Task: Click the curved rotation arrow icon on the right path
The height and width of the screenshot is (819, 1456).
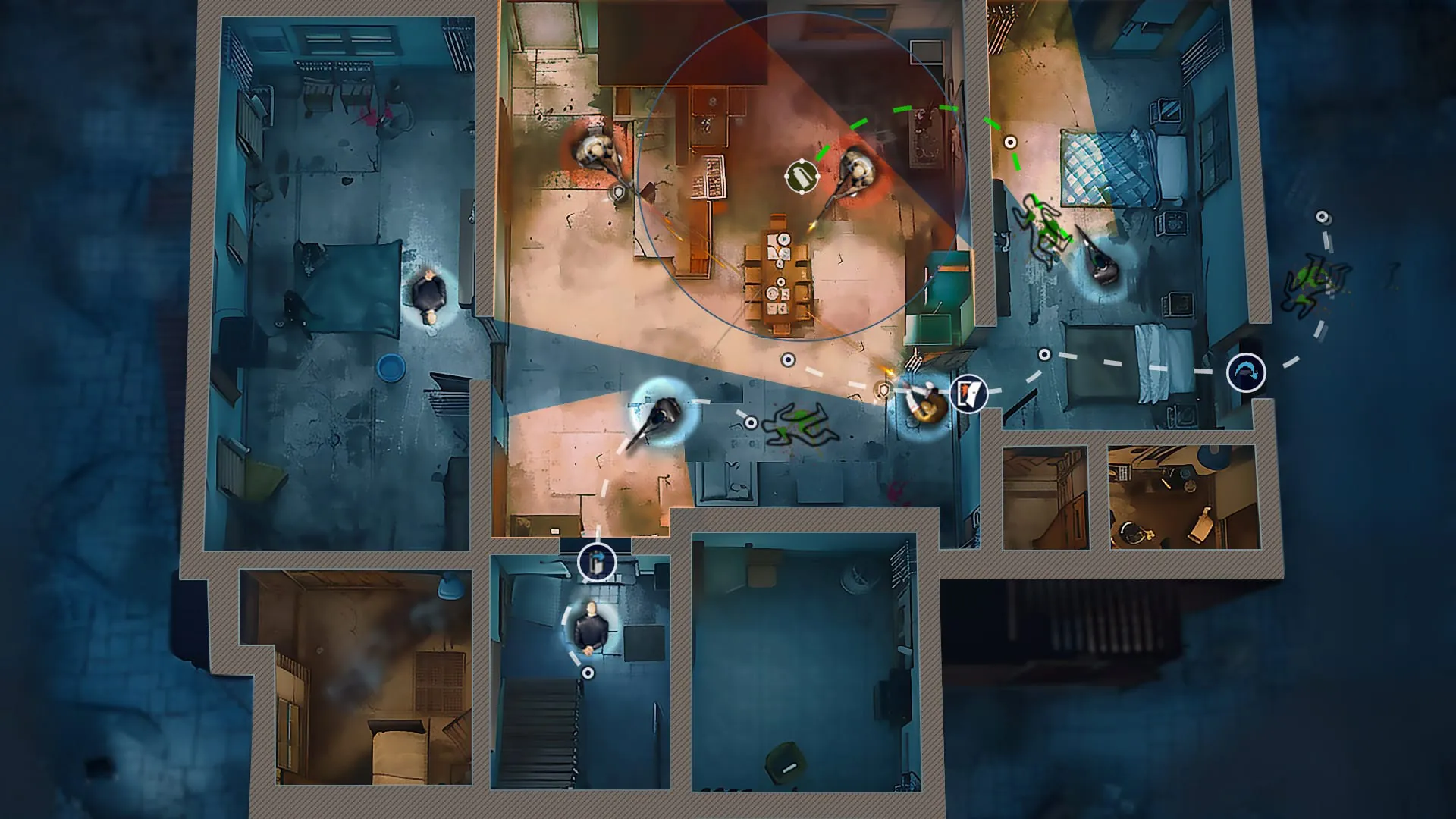Action: (1246, 372)
